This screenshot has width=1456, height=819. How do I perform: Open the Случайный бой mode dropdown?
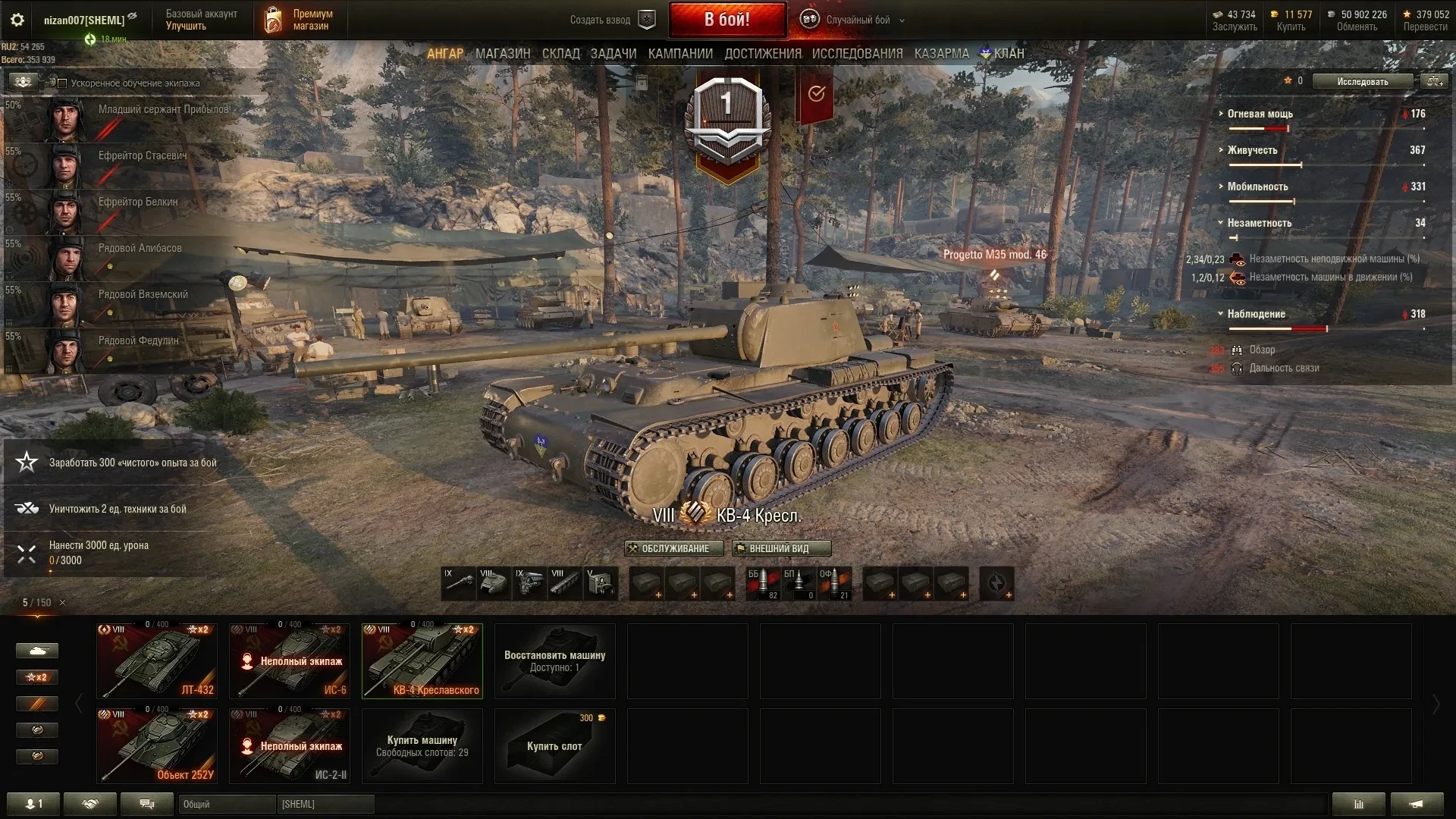coord(857,20)
